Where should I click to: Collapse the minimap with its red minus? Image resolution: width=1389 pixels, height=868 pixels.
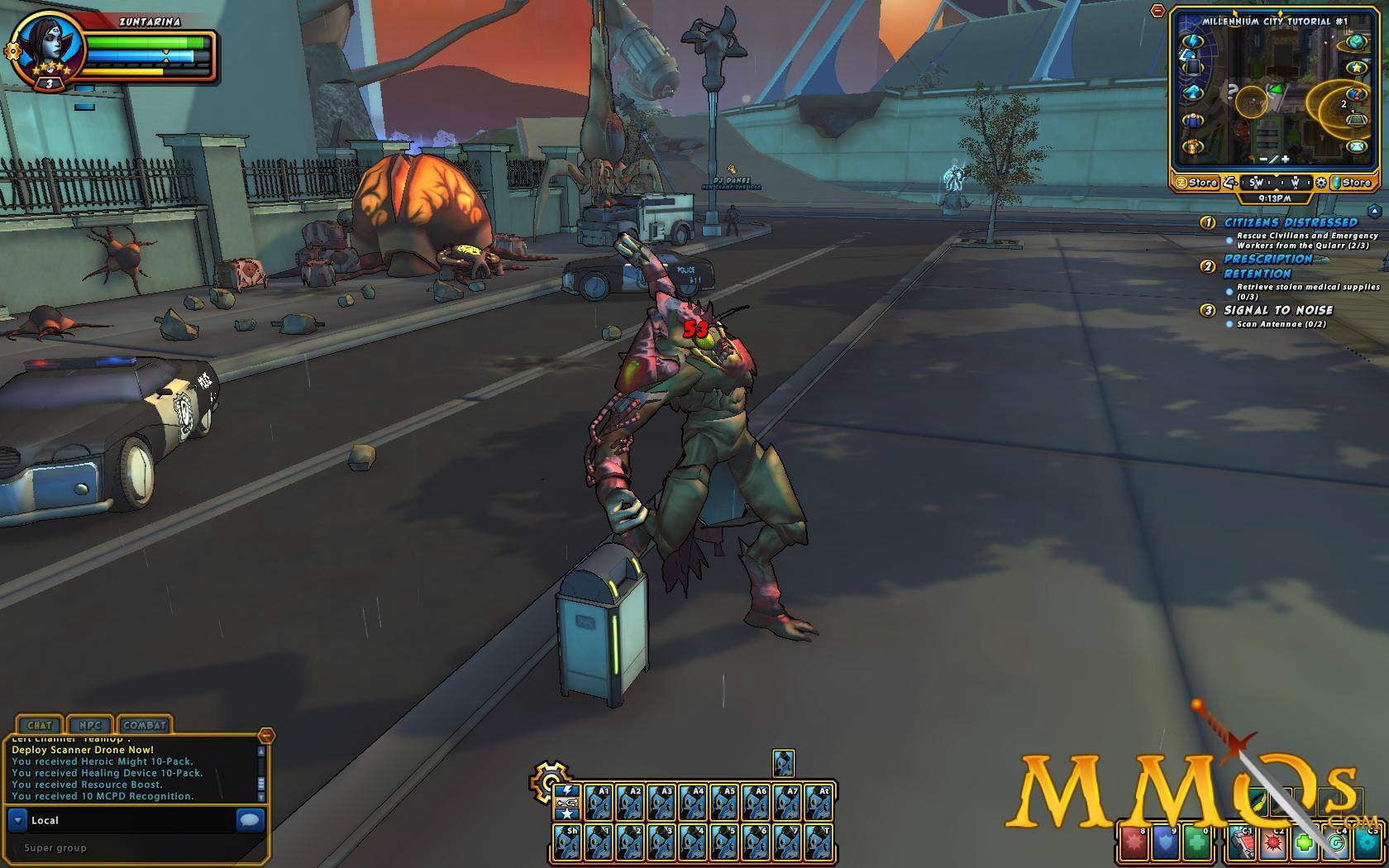point(1157,12)
